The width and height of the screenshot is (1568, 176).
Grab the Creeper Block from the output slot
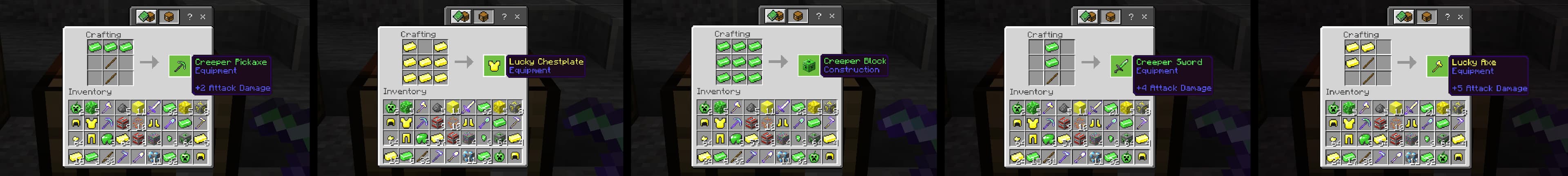click(x=808, y=66)
